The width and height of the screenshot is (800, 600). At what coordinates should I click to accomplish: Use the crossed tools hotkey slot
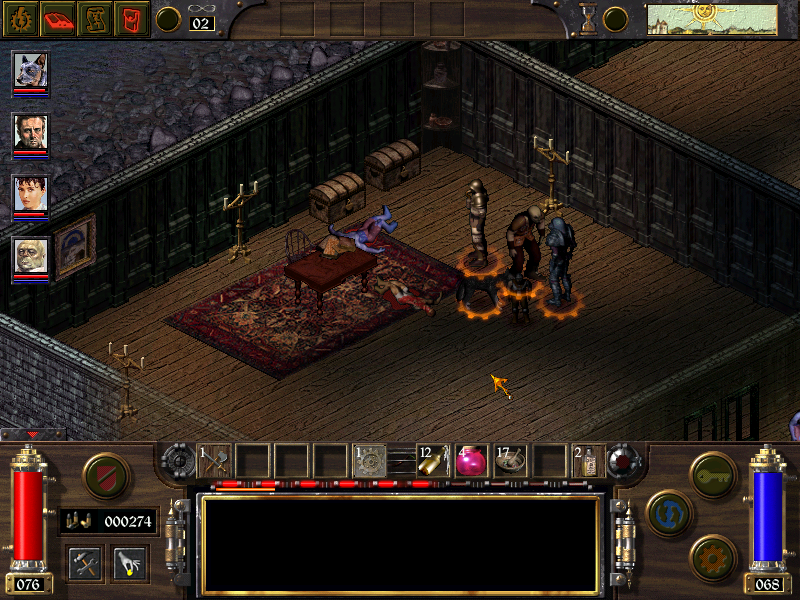[215, 460]
